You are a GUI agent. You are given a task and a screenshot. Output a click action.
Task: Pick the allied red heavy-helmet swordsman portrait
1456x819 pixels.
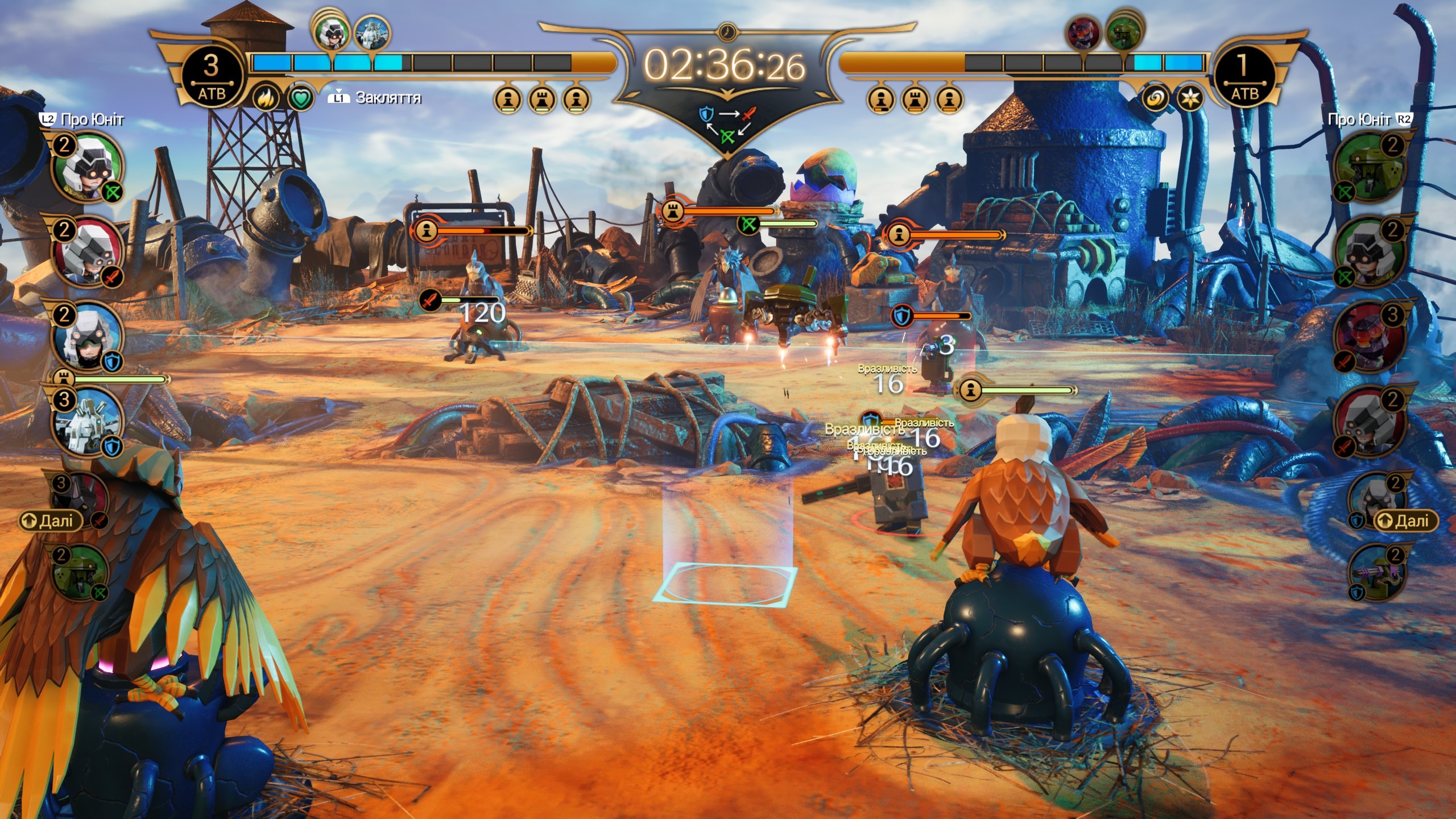[88, 251]
